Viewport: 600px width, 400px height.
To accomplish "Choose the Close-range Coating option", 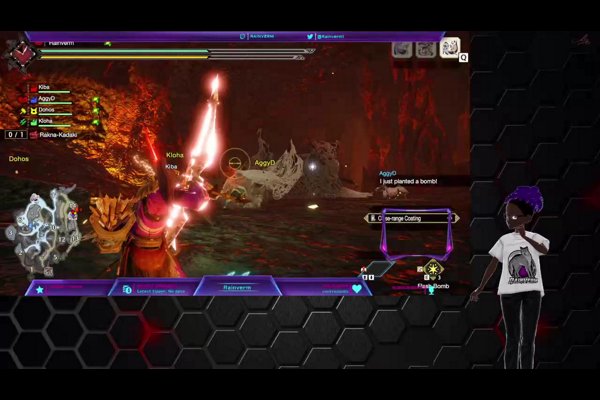I will (412, 216).
